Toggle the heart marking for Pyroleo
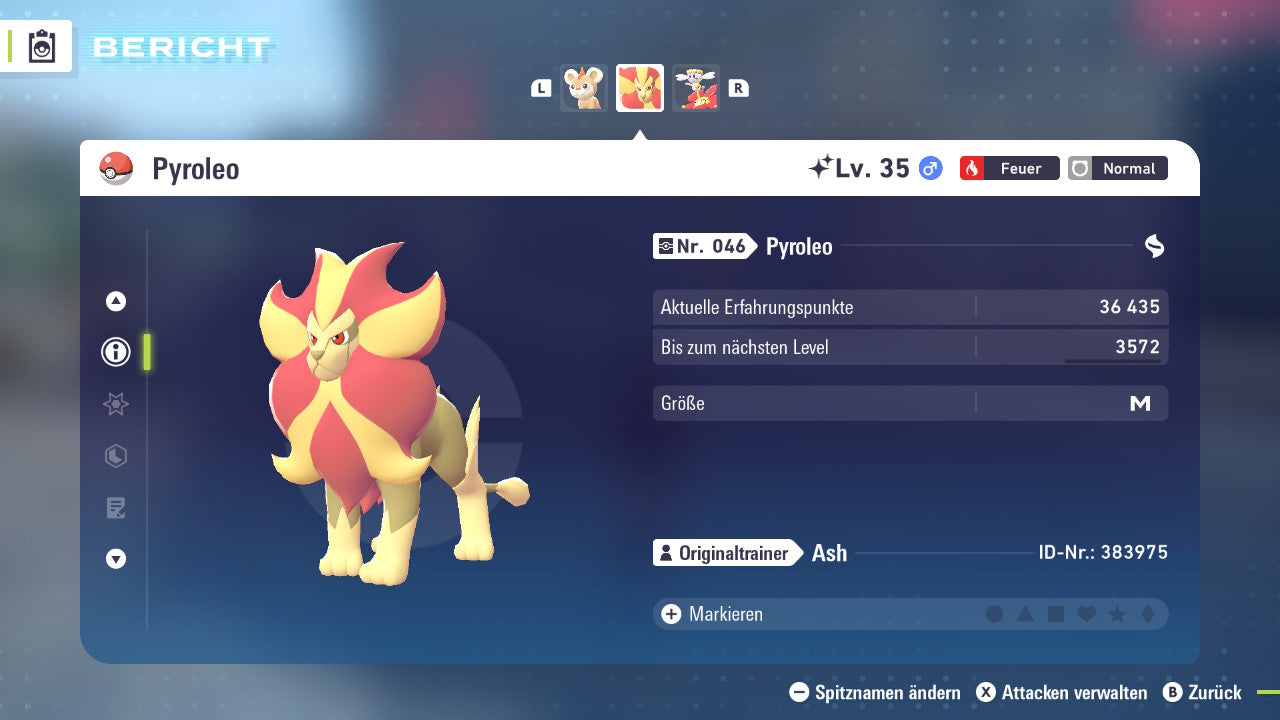The image size is (1280, 720). click(1086, 614)
